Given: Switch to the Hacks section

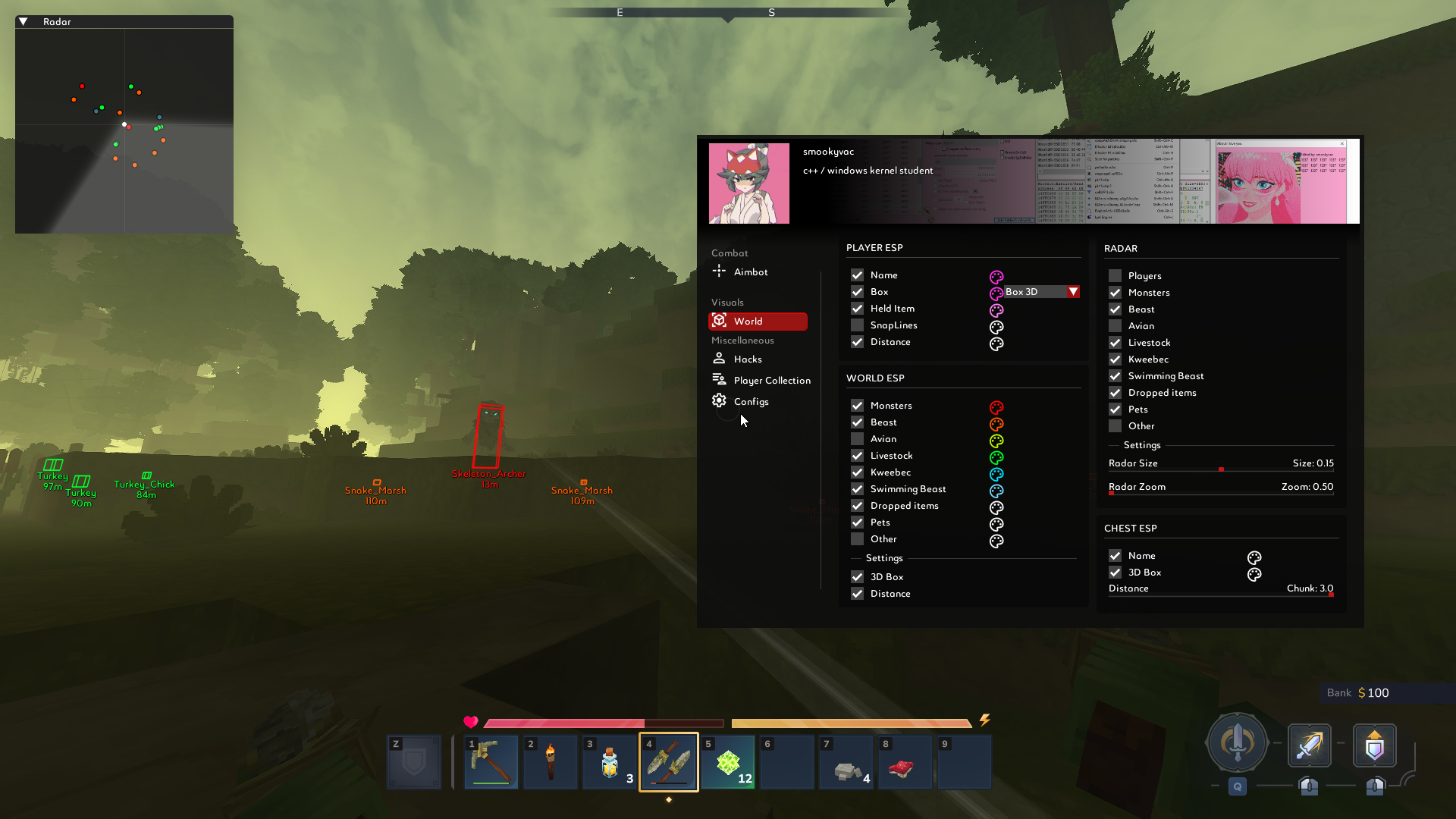Looking at the screenshot, I should pyautogui.click(x=747, y=359).
